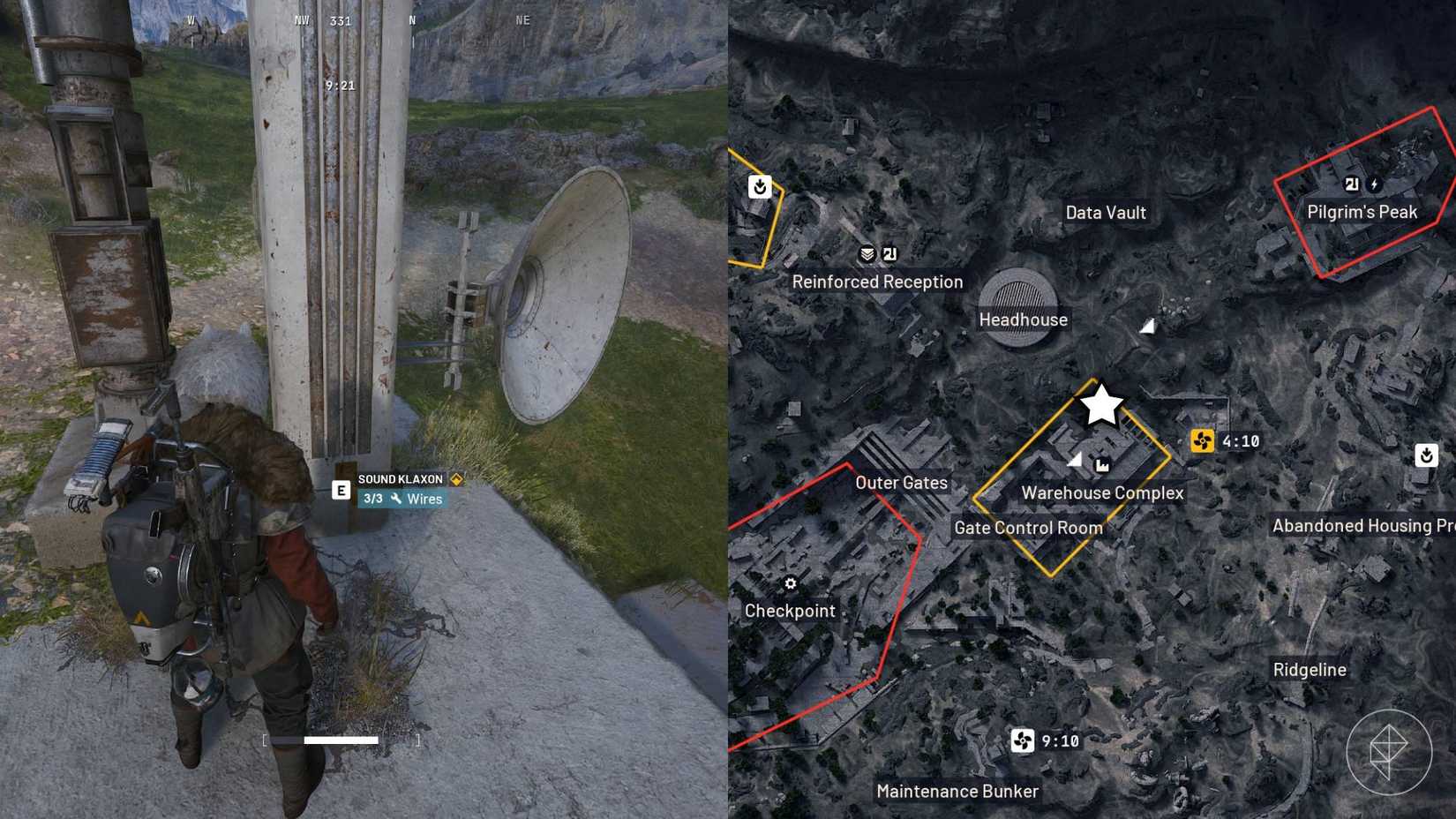Click the Data Vault label
Image resolution: width=1456 pixels, height=819 pixels.
point(1105,212)
